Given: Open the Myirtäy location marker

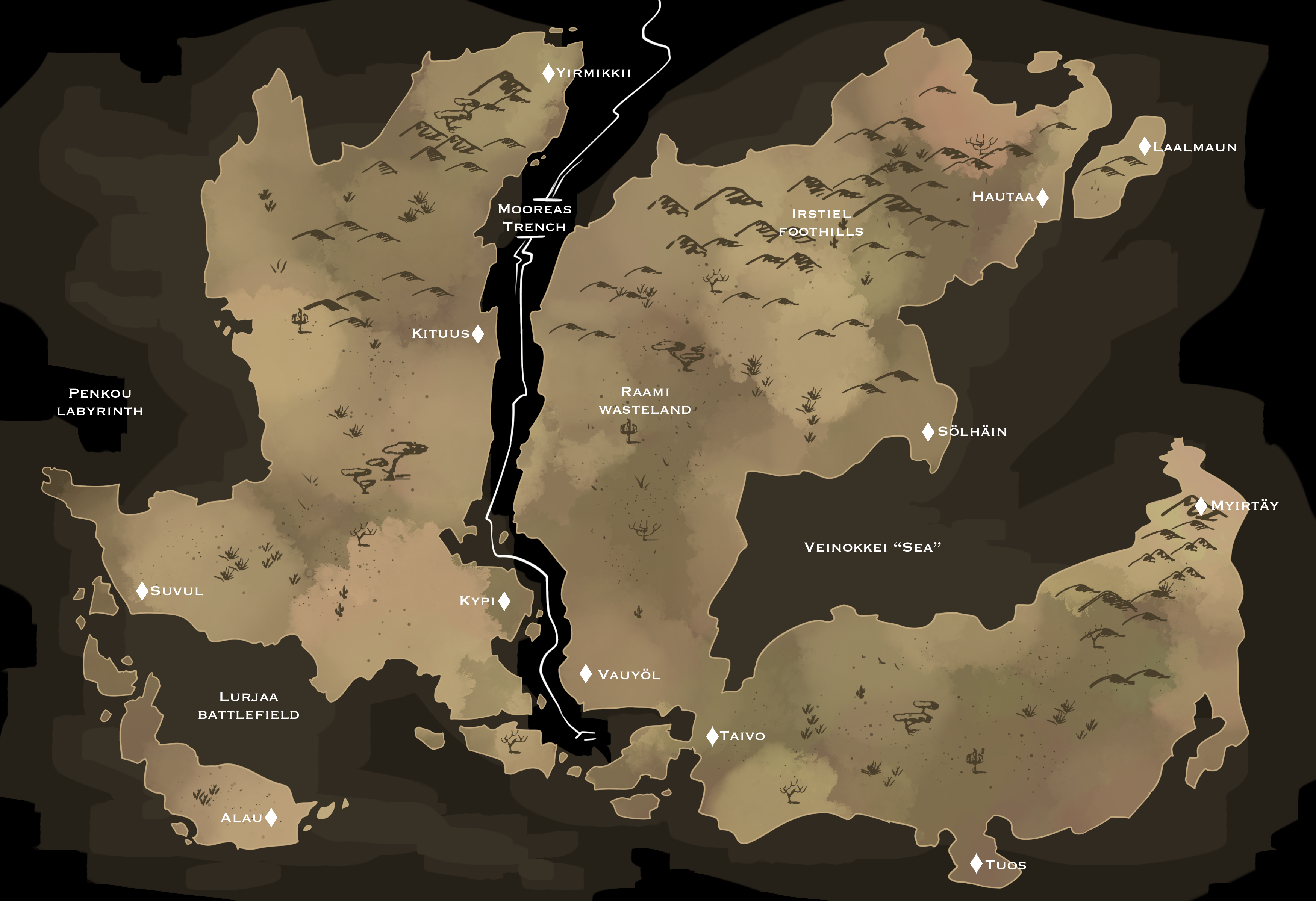Looking at the screenshot, I should (1202, 505).
